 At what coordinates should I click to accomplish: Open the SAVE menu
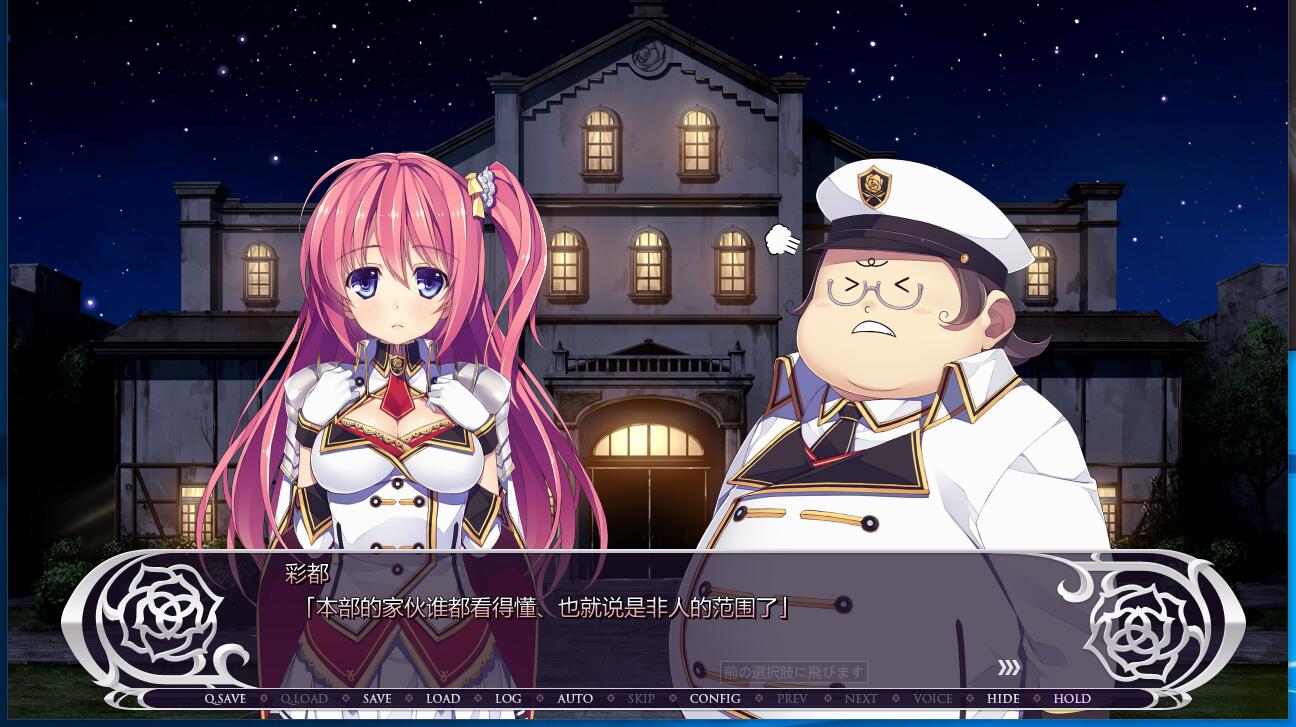[x=377, y=699]
